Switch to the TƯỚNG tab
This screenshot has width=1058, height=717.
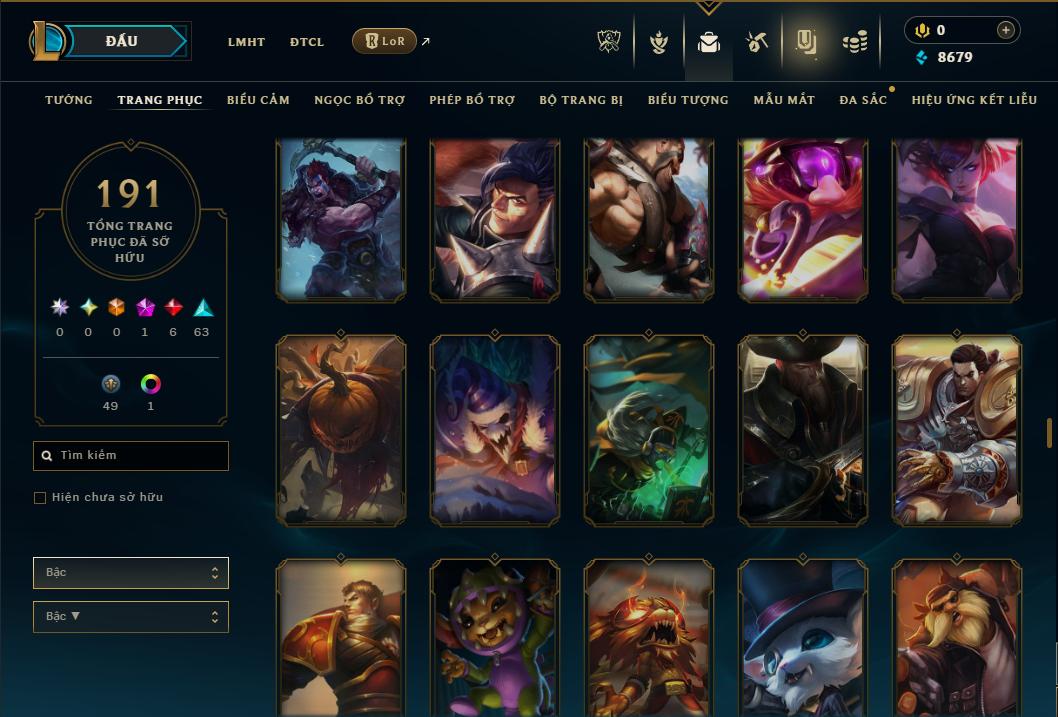(69, 100)
